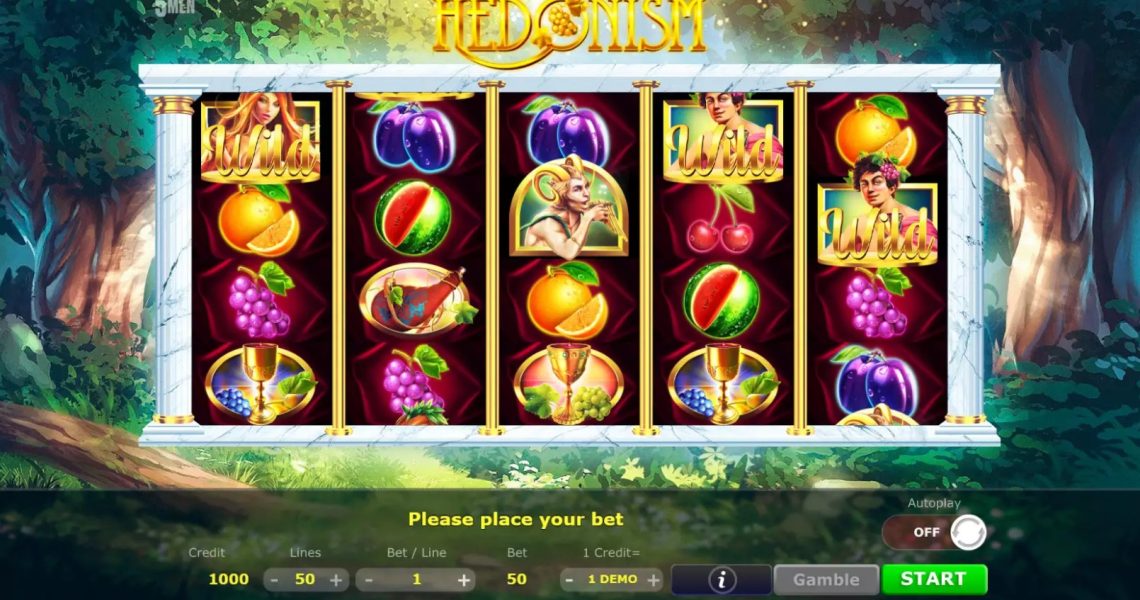Start the spin with the green START button

[x=933, y=579]
